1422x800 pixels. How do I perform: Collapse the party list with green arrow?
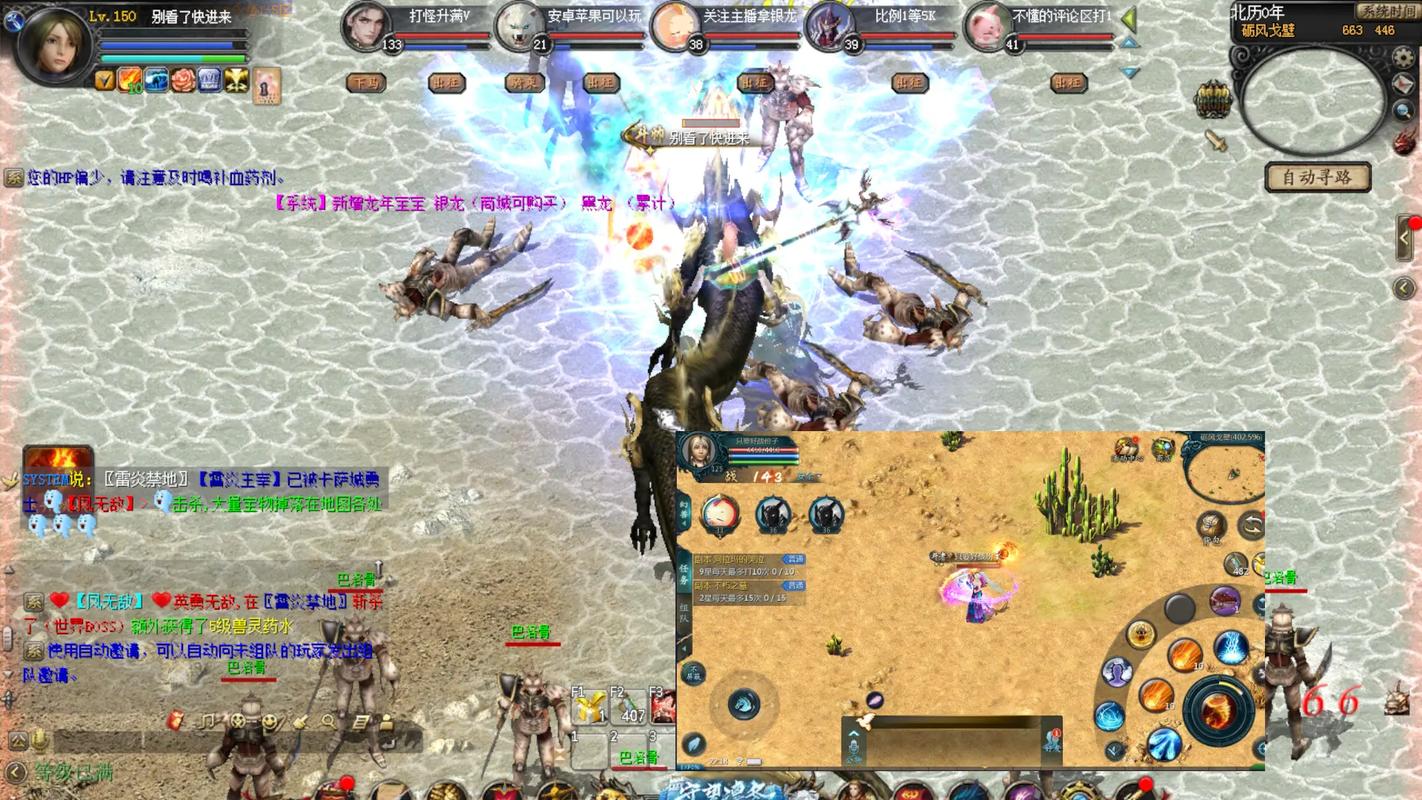coord(1129,18)
